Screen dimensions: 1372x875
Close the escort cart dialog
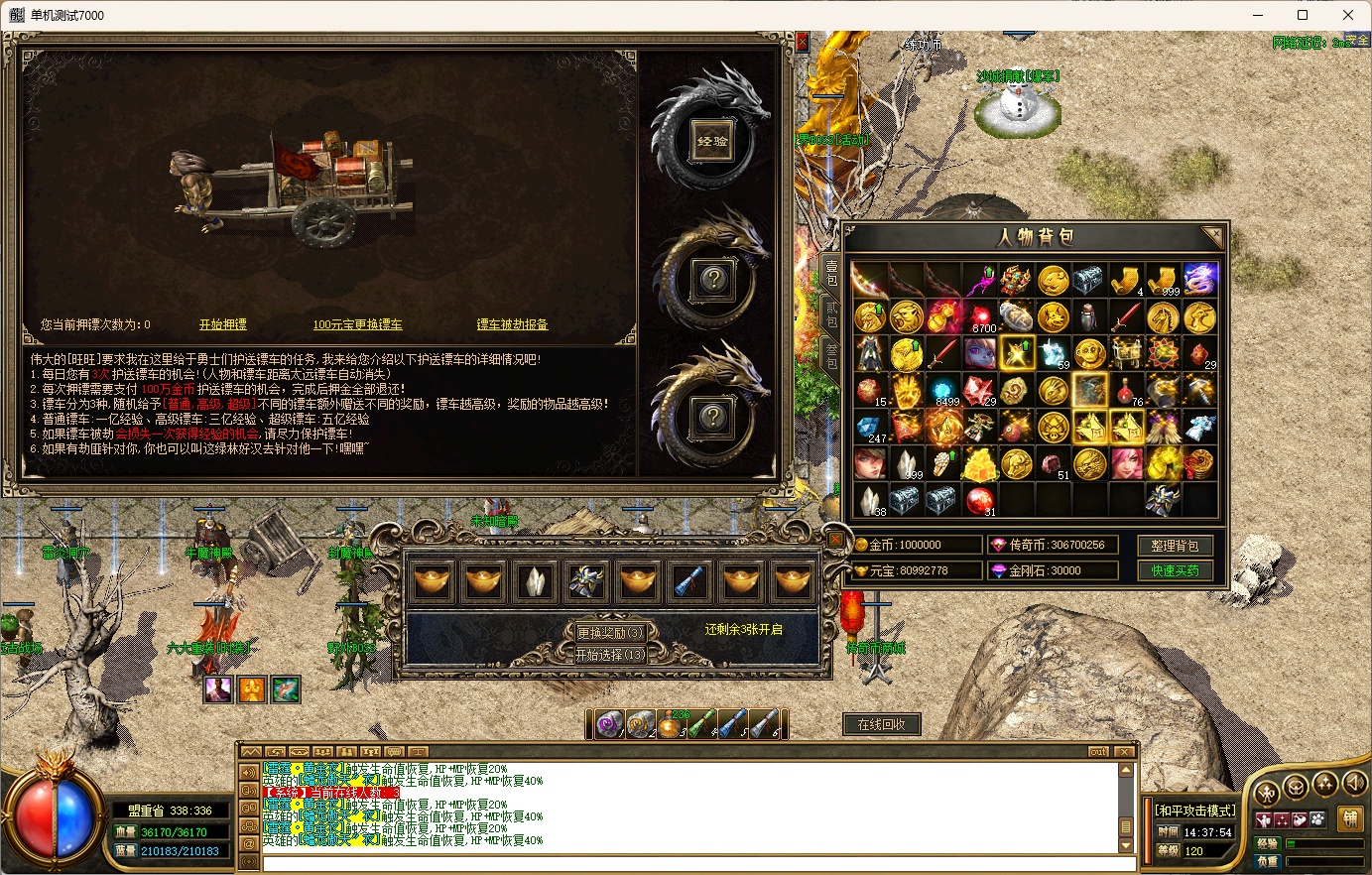click(x=802, y=42)
